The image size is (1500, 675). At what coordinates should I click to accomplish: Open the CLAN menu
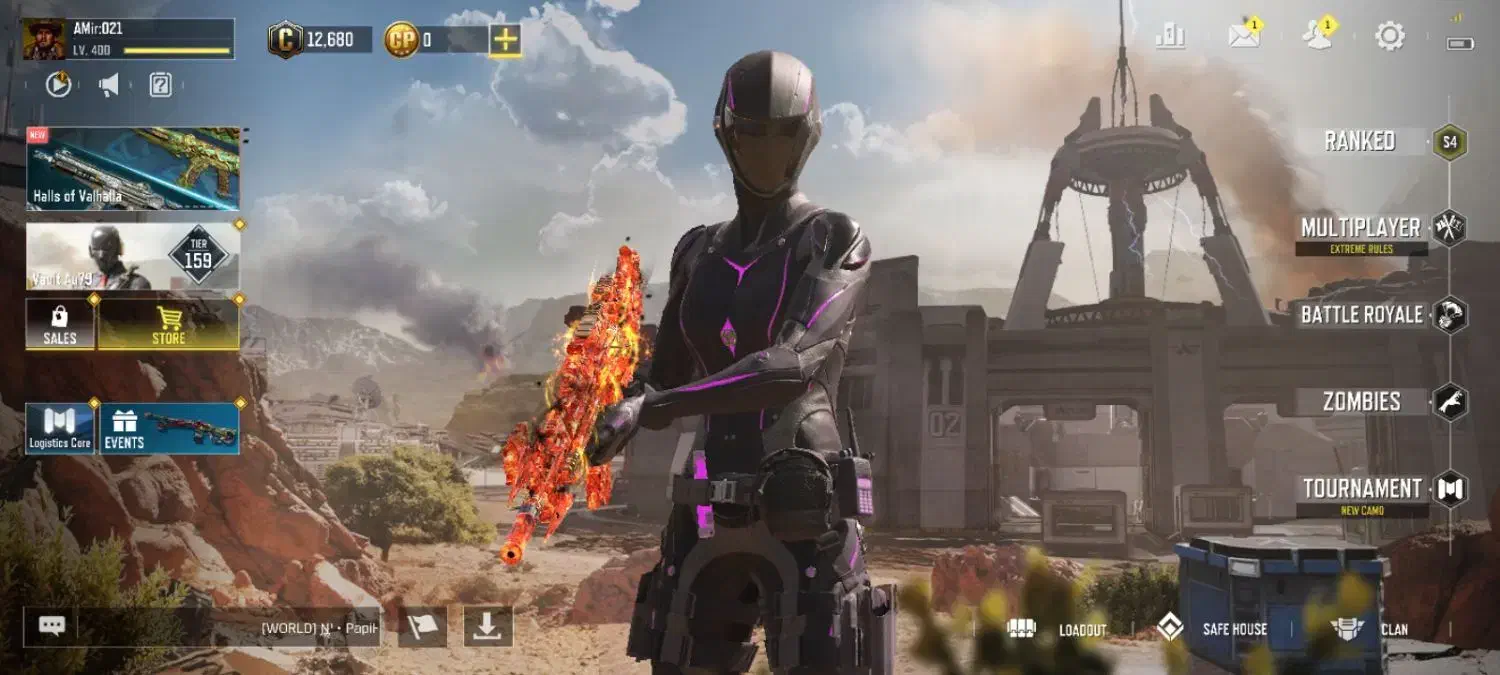1371,629
